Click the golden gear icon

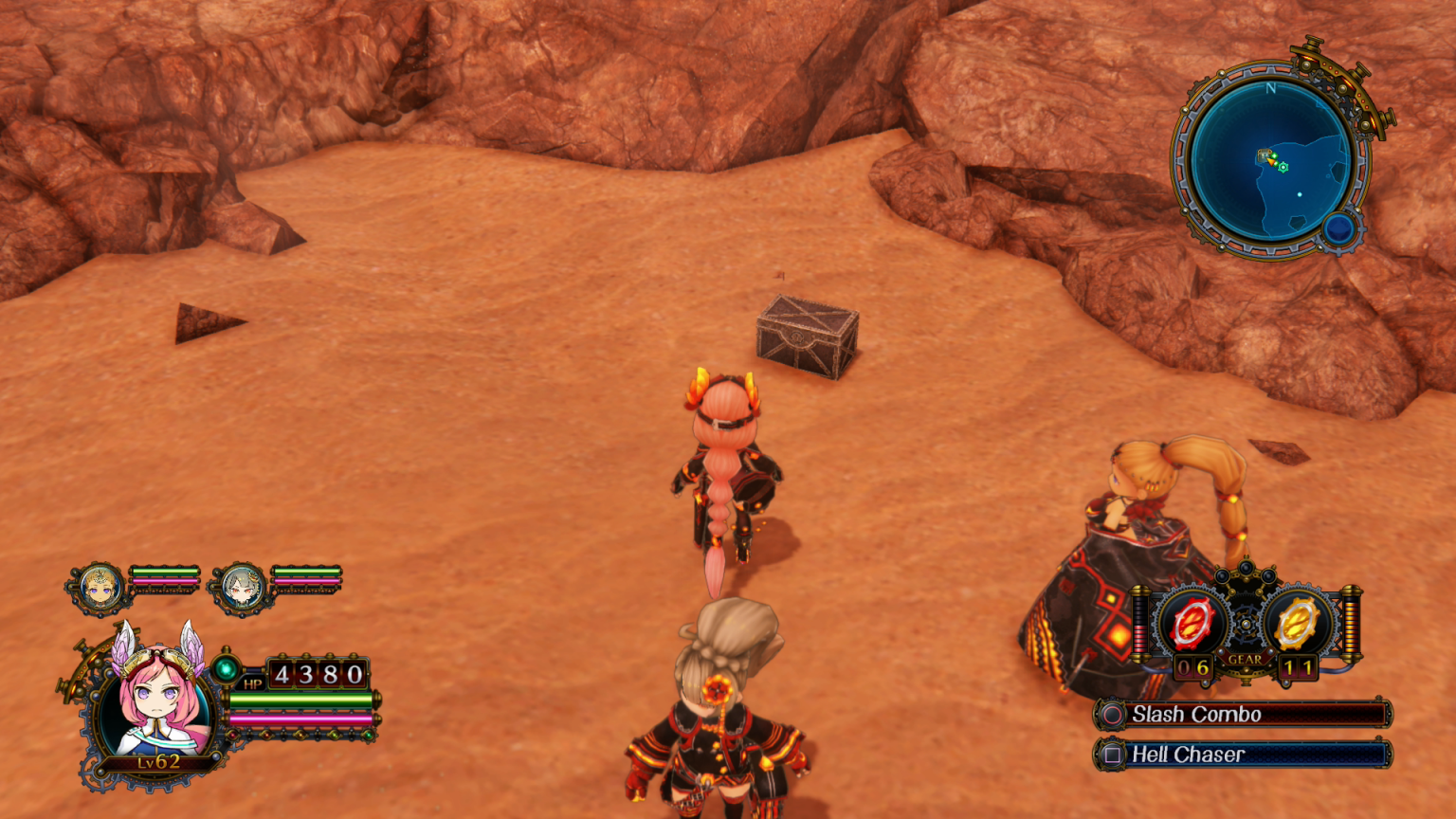pyautogui.click(x=1297, y=624)
